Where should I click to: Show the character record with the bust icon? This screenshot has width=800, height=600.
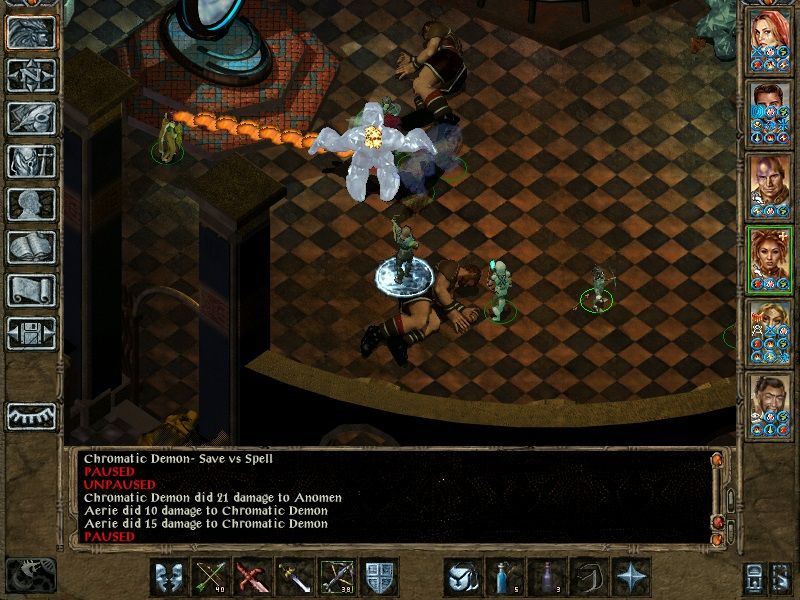tap(30, 205)
